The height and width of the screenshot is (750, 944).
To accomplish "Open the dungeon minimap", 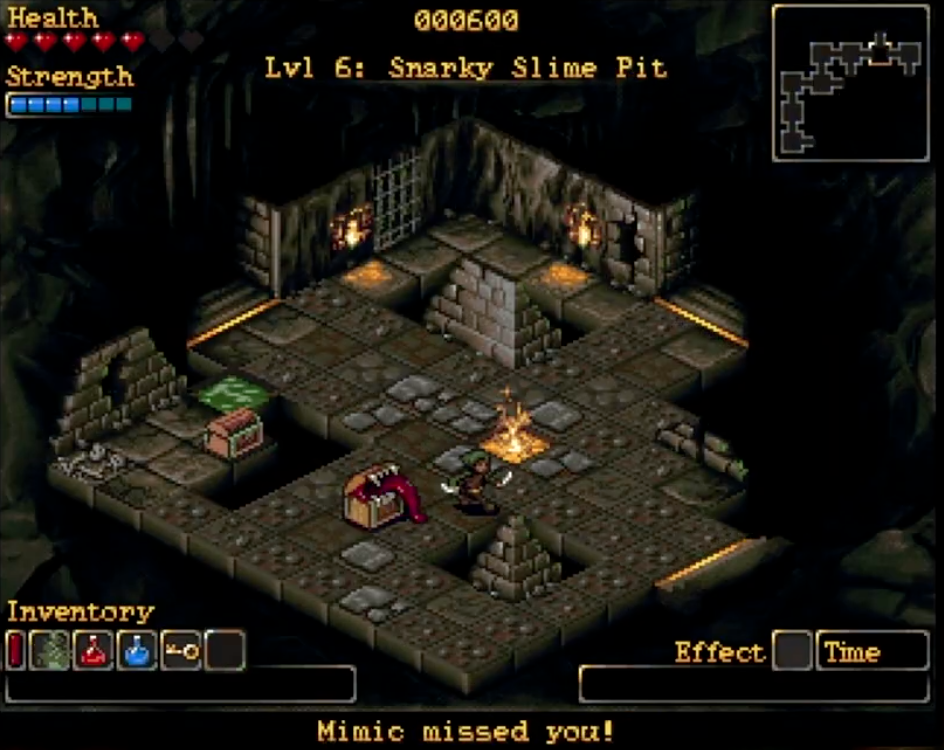I will (x=851, y=83).
